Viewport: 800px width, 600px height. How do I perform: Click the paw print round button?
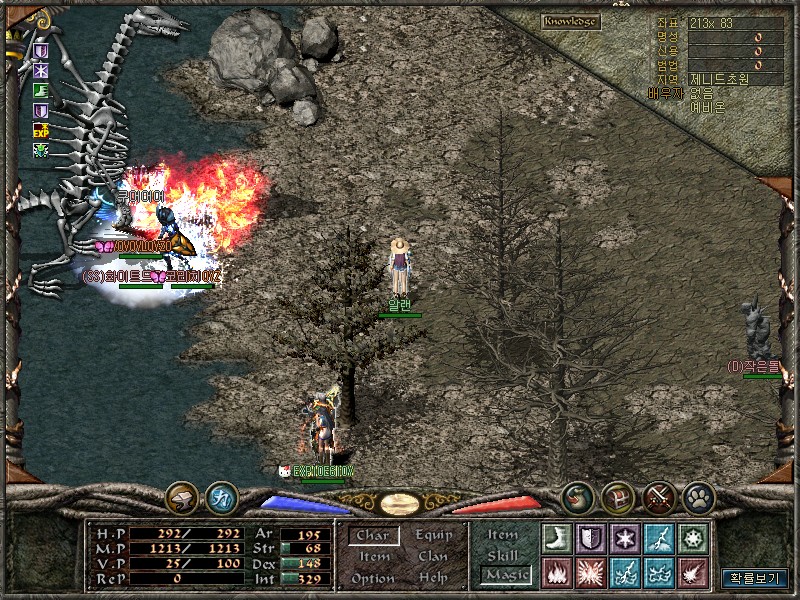pyautogui.click(x=697, y=496)
